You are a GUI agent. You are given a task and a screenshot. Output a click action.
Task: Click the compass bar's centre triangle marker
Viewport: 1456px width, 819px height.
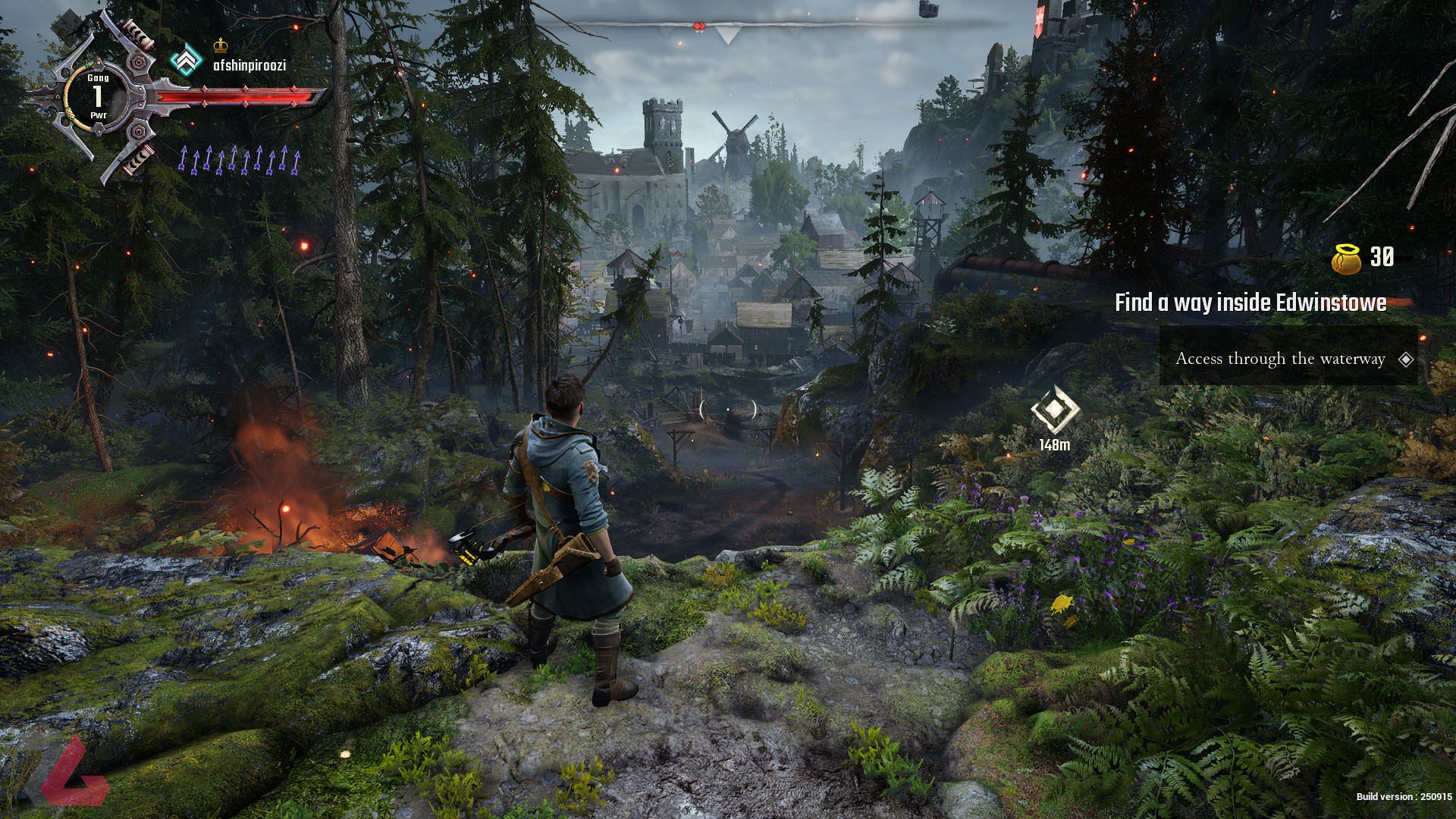[728, 33]
